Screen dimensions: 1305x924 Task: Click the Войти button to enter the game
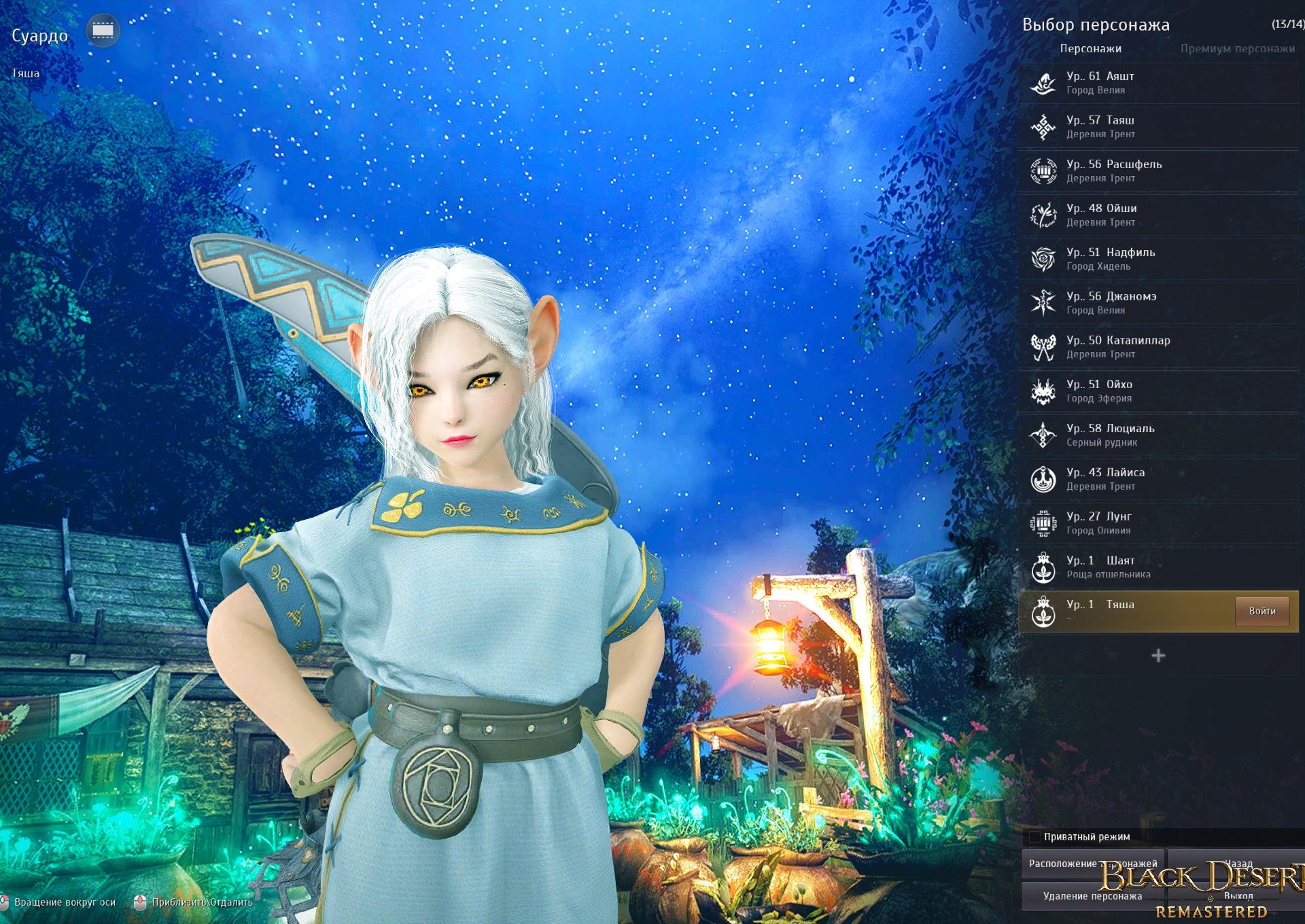point(1261,611)
